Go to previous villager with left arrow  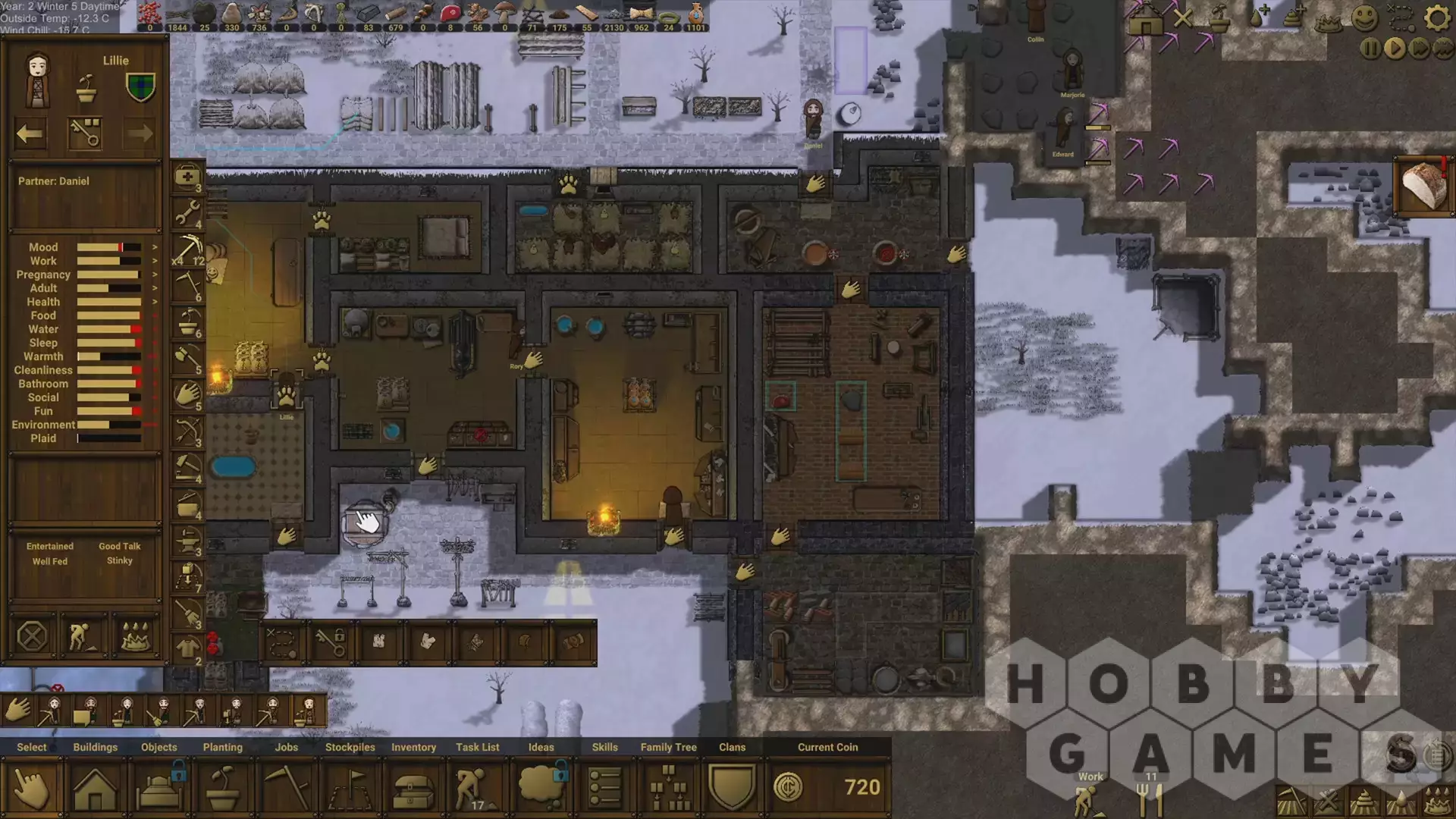pyautogui.click(x=30, y=134)
